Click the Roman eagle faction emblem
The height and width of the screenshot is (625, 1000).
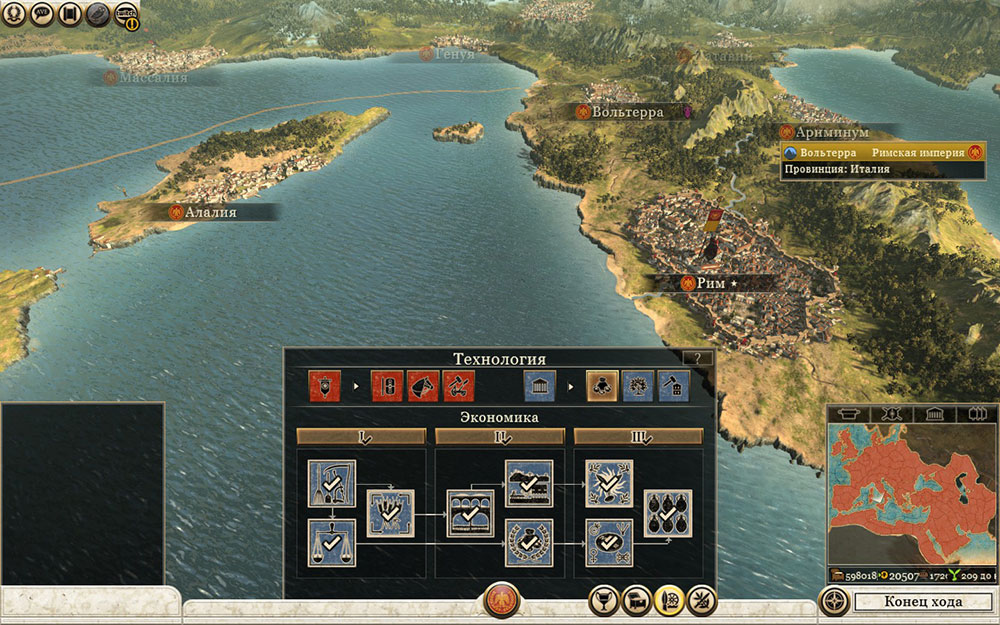point(501,600)
